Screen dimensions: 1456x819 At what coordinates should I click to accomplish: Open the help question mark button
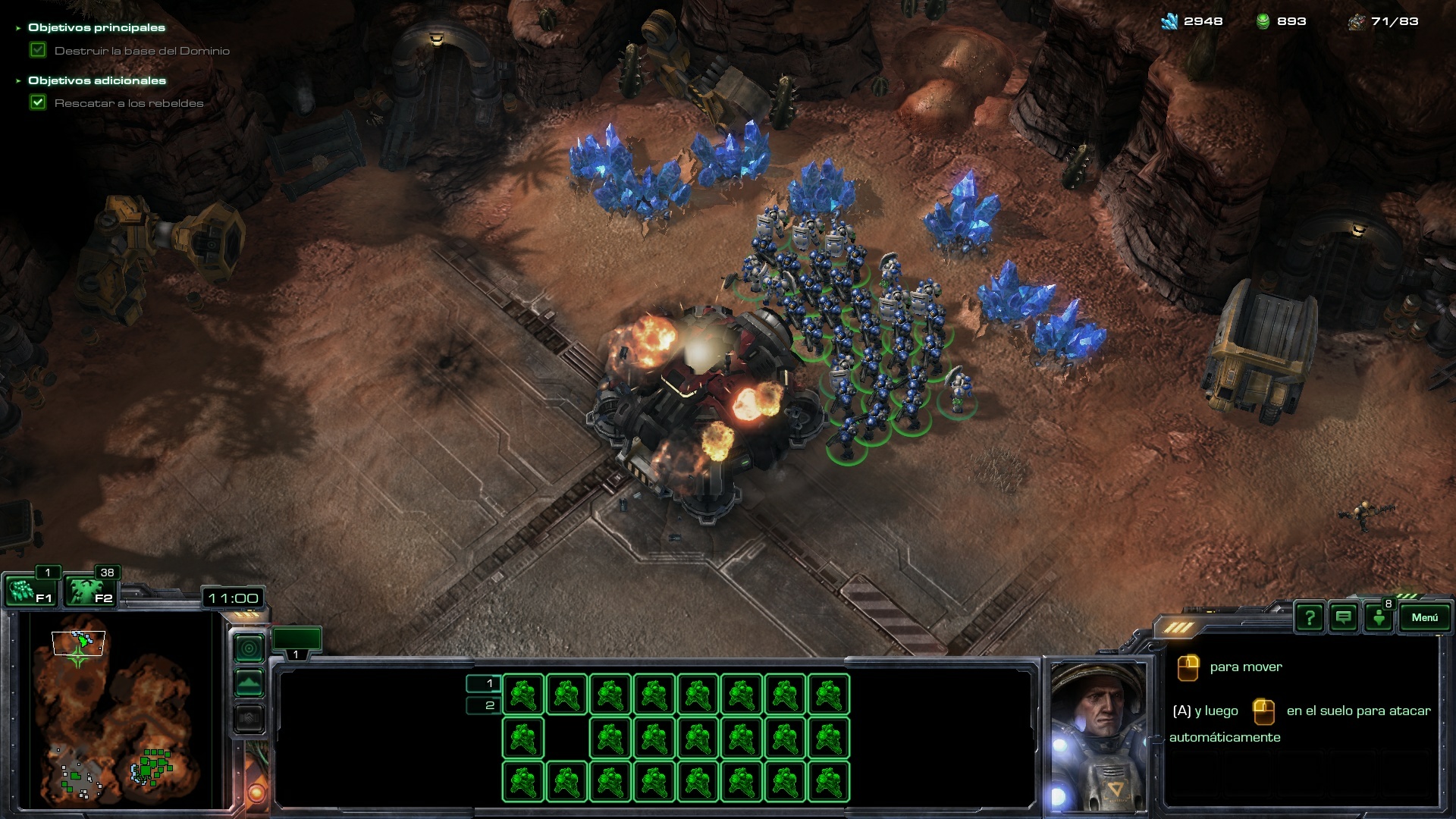pyautogui.click(x=1309, y=617)
